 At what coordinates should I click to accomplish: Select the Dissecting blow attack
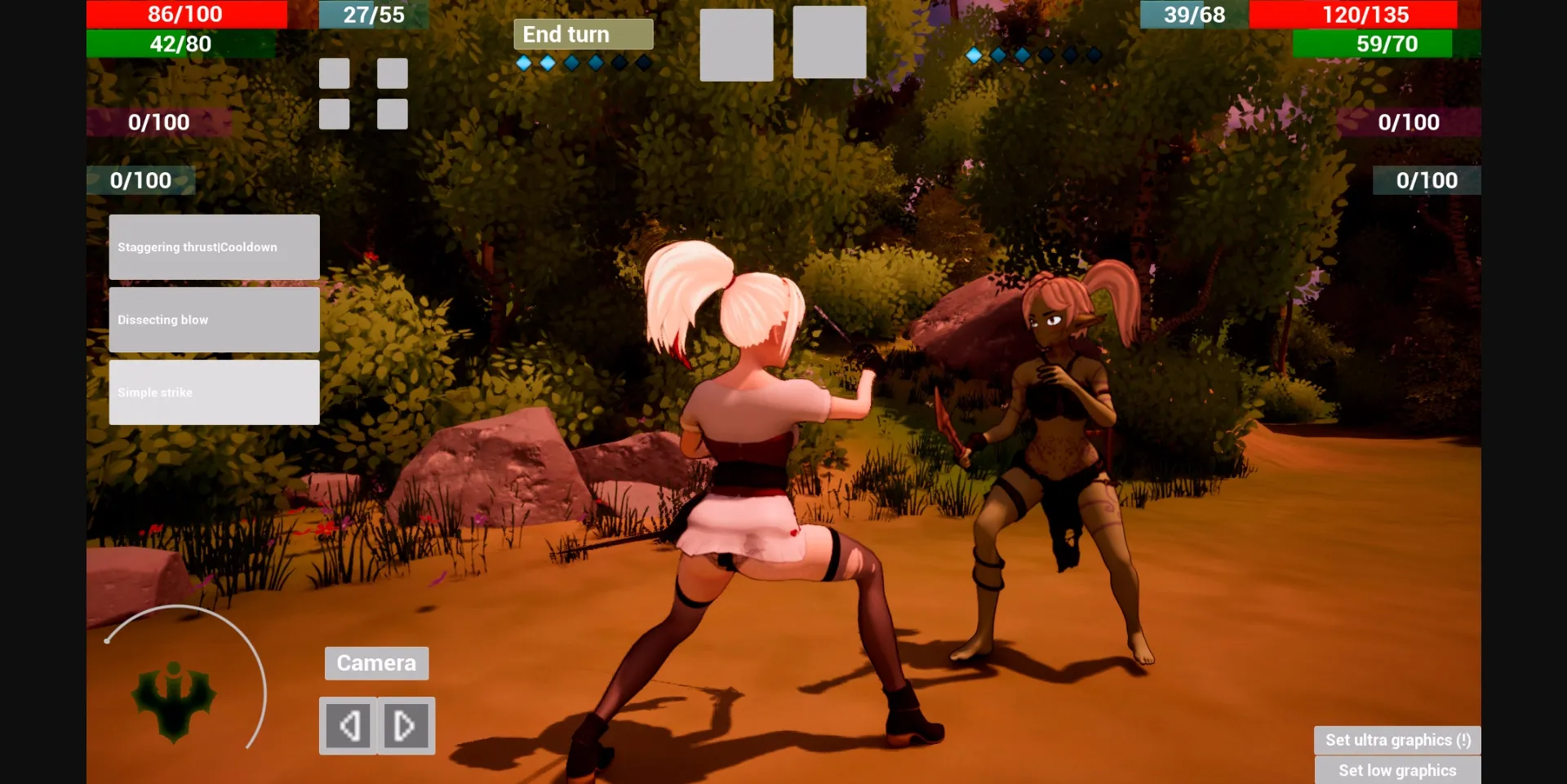pyautogui.click(x=213, y=319)
